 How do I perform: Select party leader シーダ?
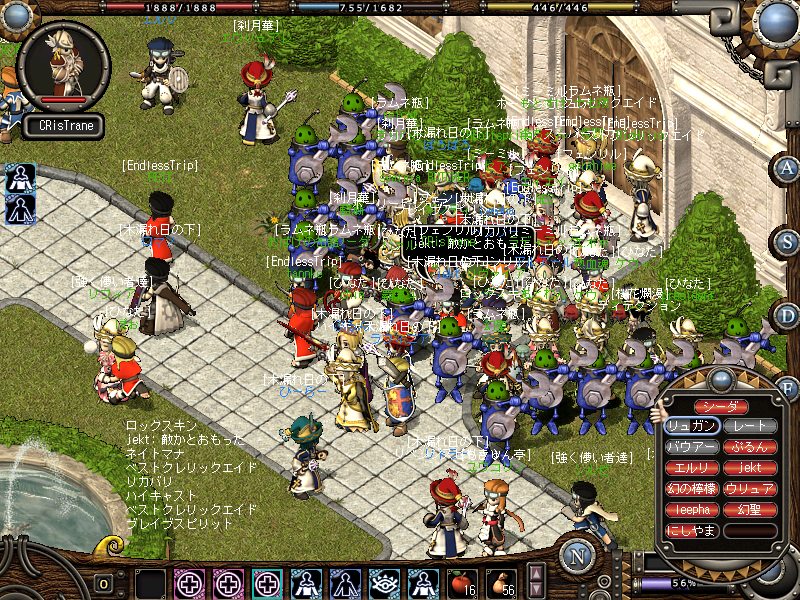click(x=720, y=407)
